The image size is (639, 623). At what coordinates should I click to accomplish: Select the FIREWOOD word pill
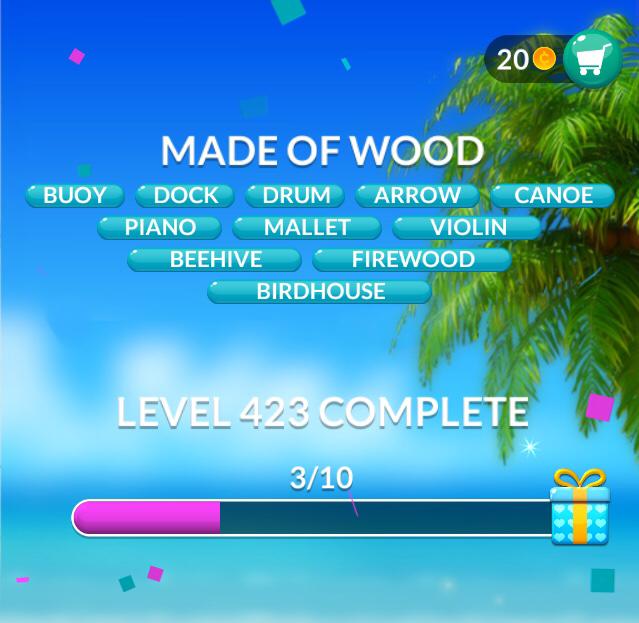click(x=412, y=259)
